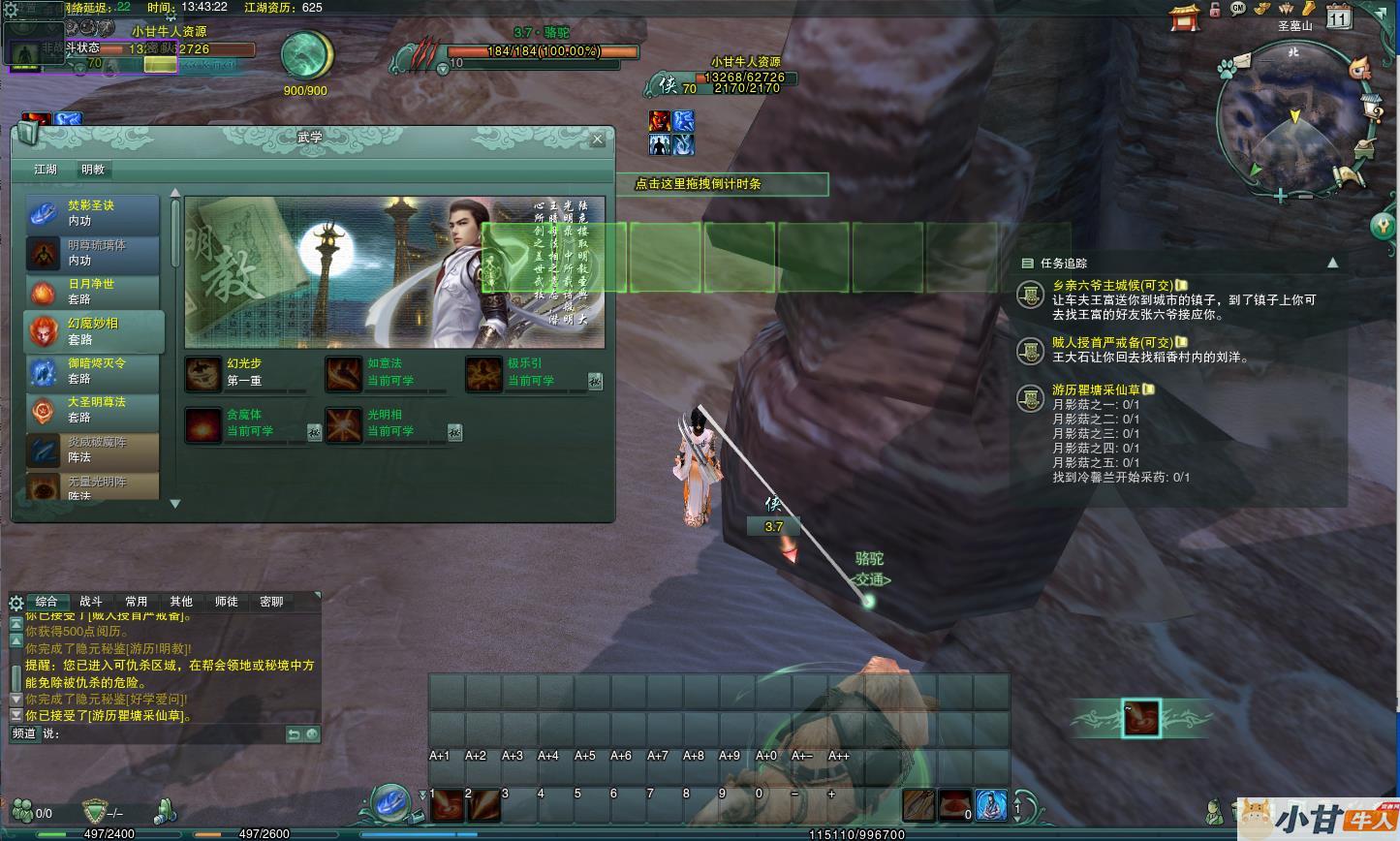This screenshot has height=841, width=1400.
Task: Switch to the 江湖 tab
Action: (x=46, y=170)
